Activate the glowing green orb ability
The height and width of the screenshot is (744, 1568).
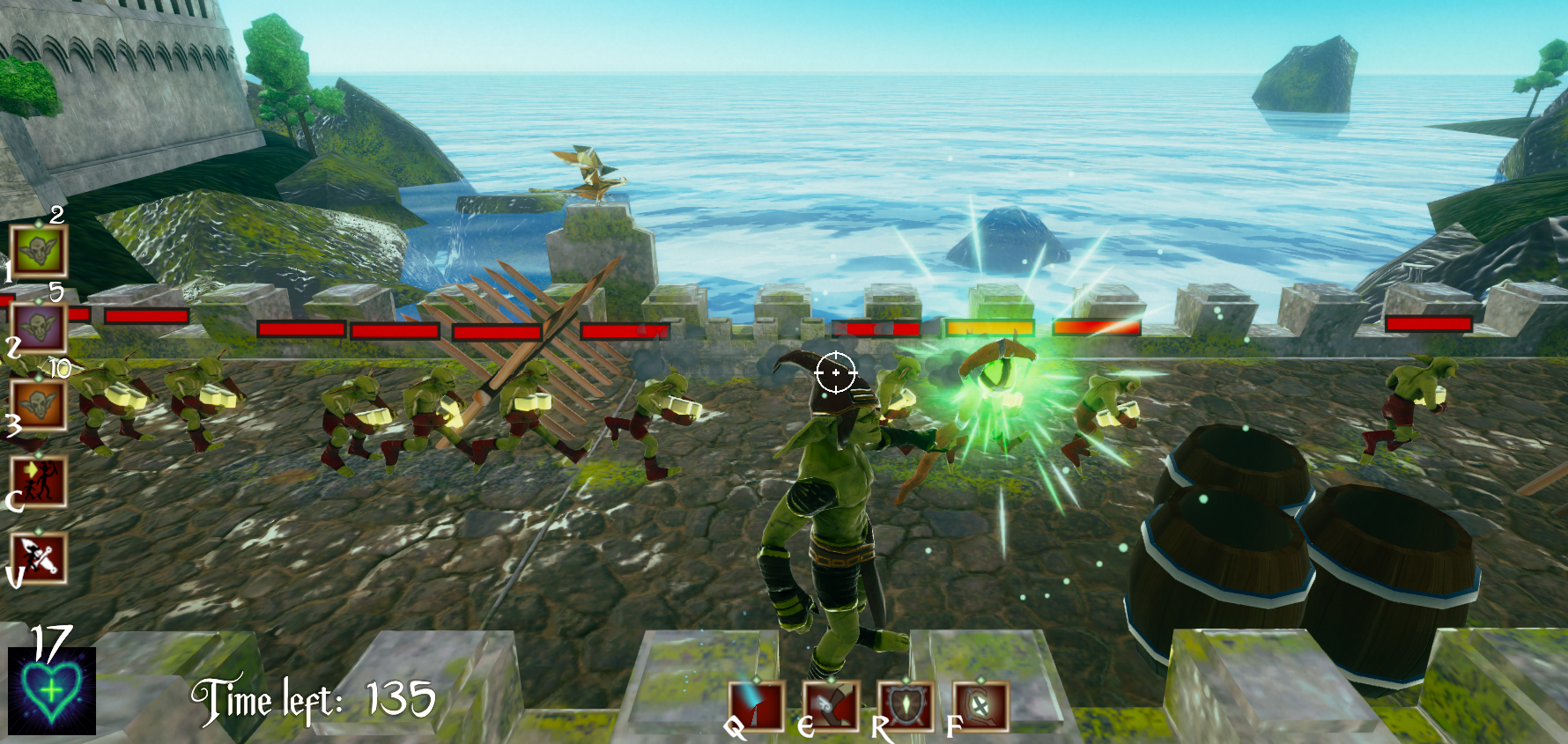coord(980,705)
